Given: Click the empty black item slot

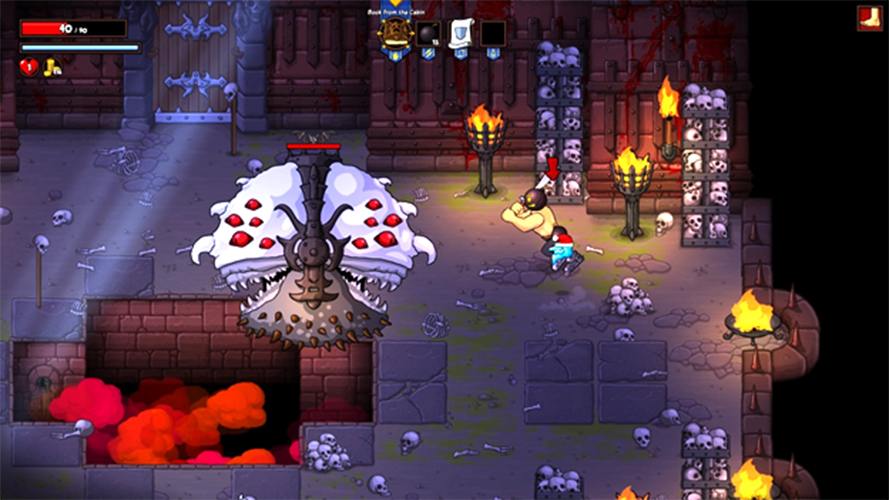Looking at the screenshot, I should [x=492, y=34].
